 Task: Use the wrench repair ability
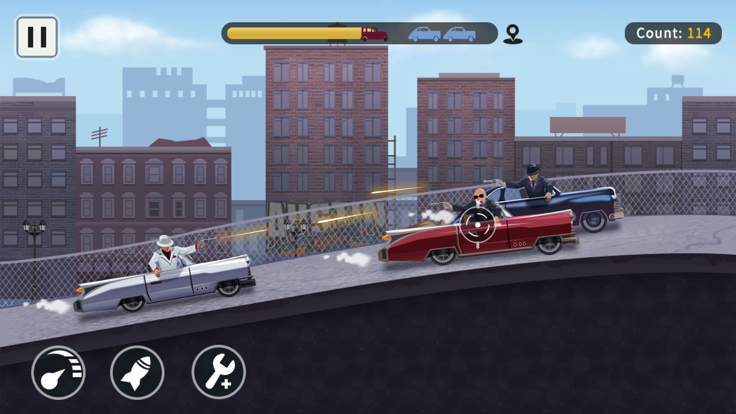(218, 372)
